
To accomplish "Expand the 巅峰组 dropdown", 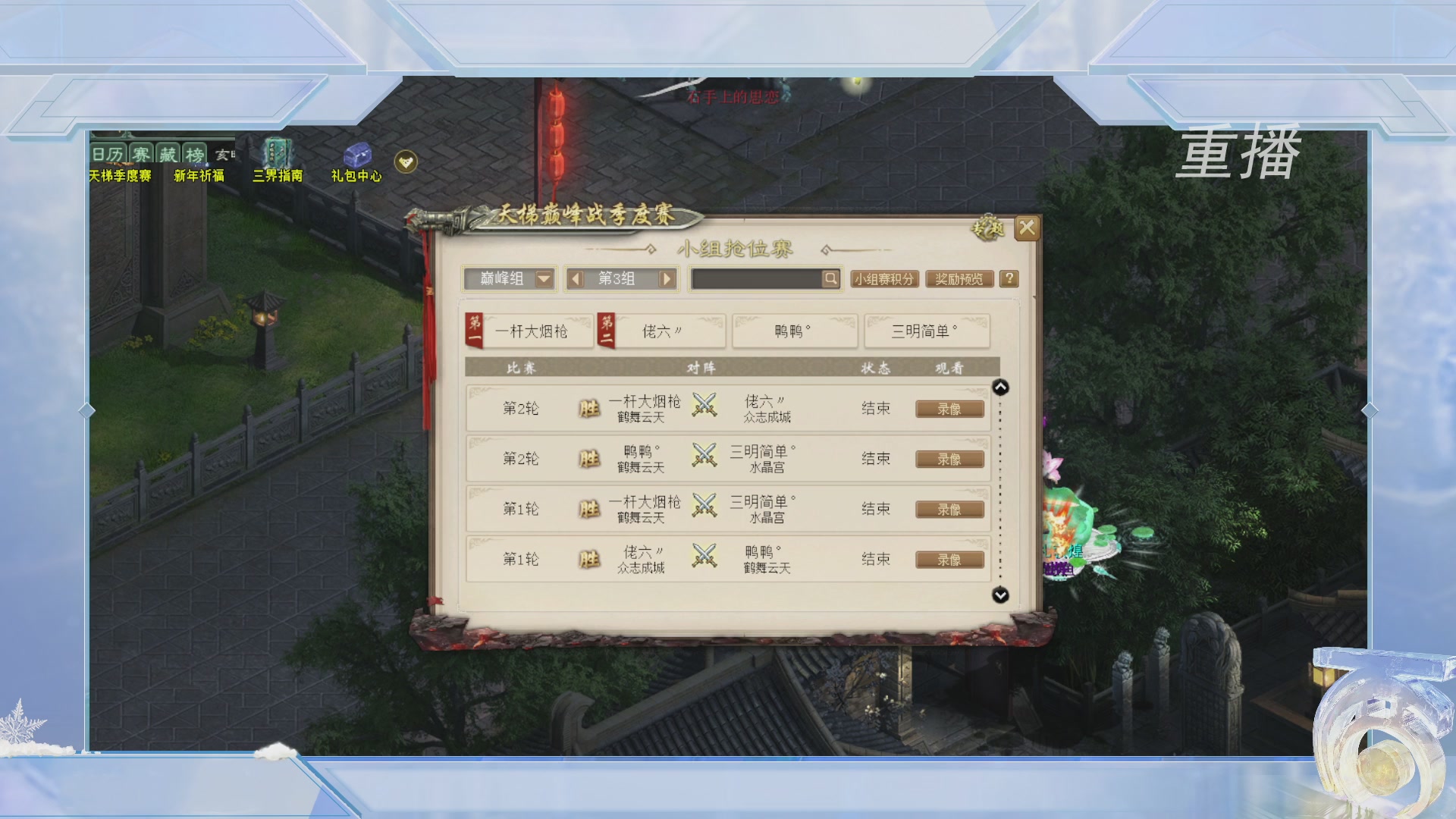I will (x=544, y=279).
